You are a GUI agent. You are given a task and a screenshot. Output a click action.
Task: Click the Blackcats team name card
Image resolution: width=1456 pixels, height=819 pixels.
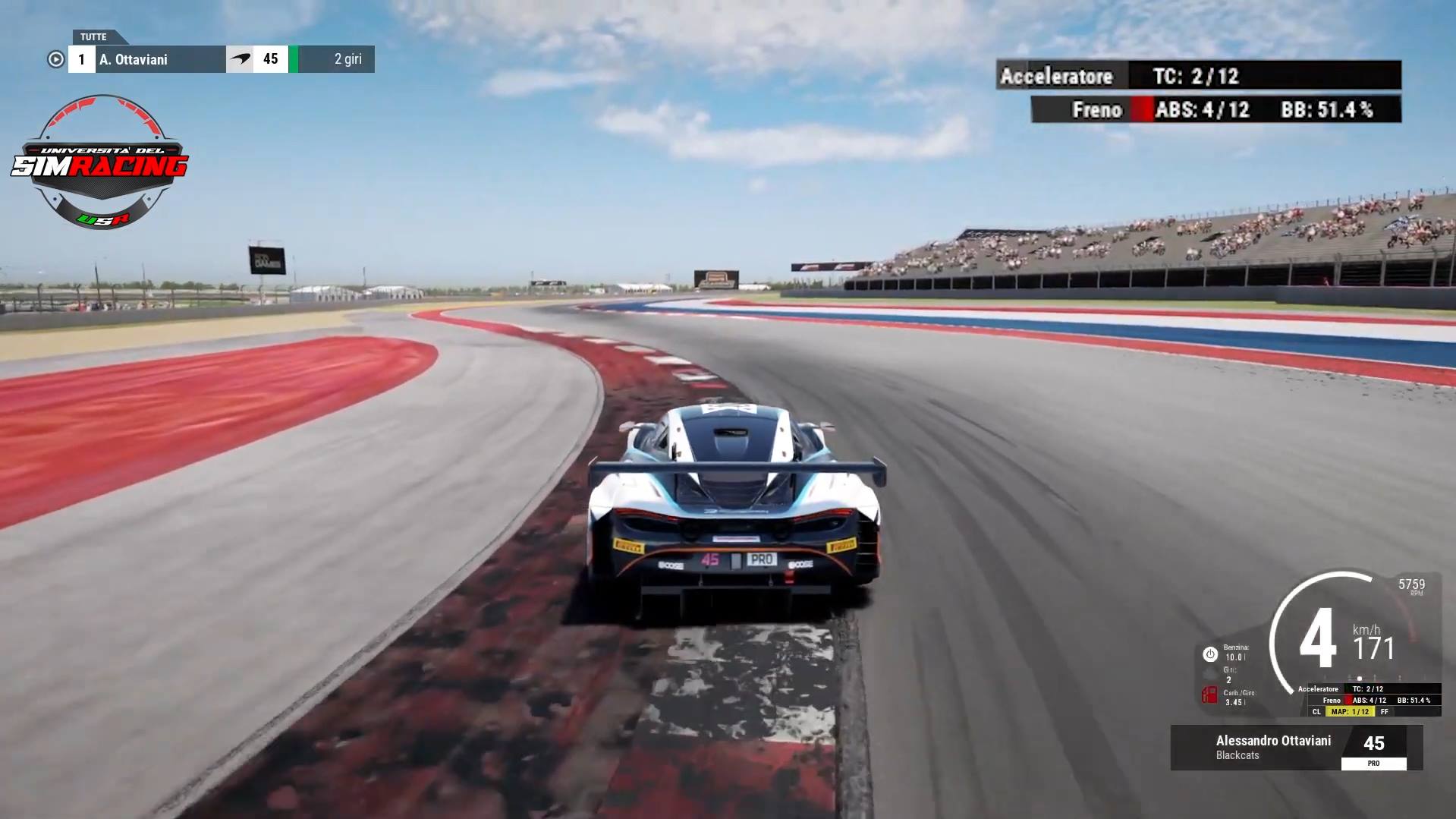pos(1237,754)
